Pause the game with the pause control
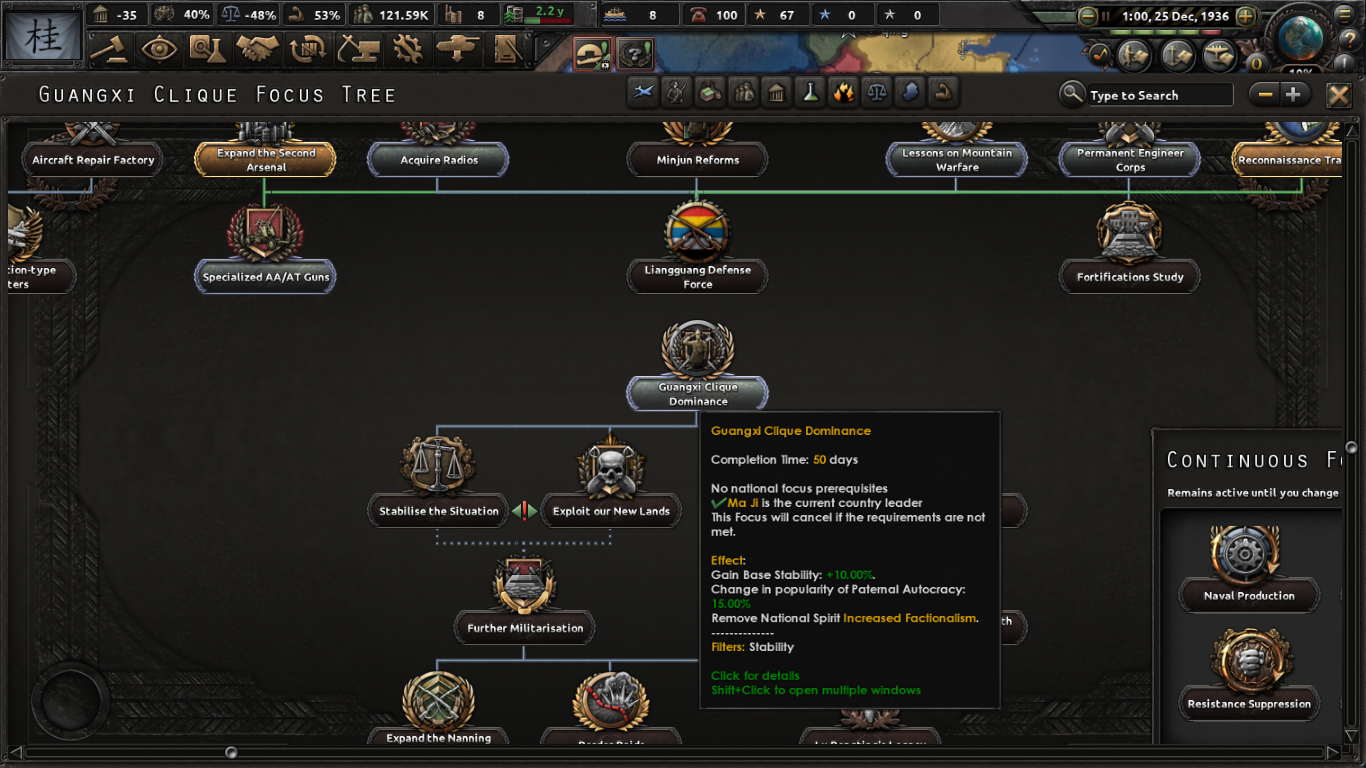This screenshot has height=768, width=1366. (x=1106, y=15)
